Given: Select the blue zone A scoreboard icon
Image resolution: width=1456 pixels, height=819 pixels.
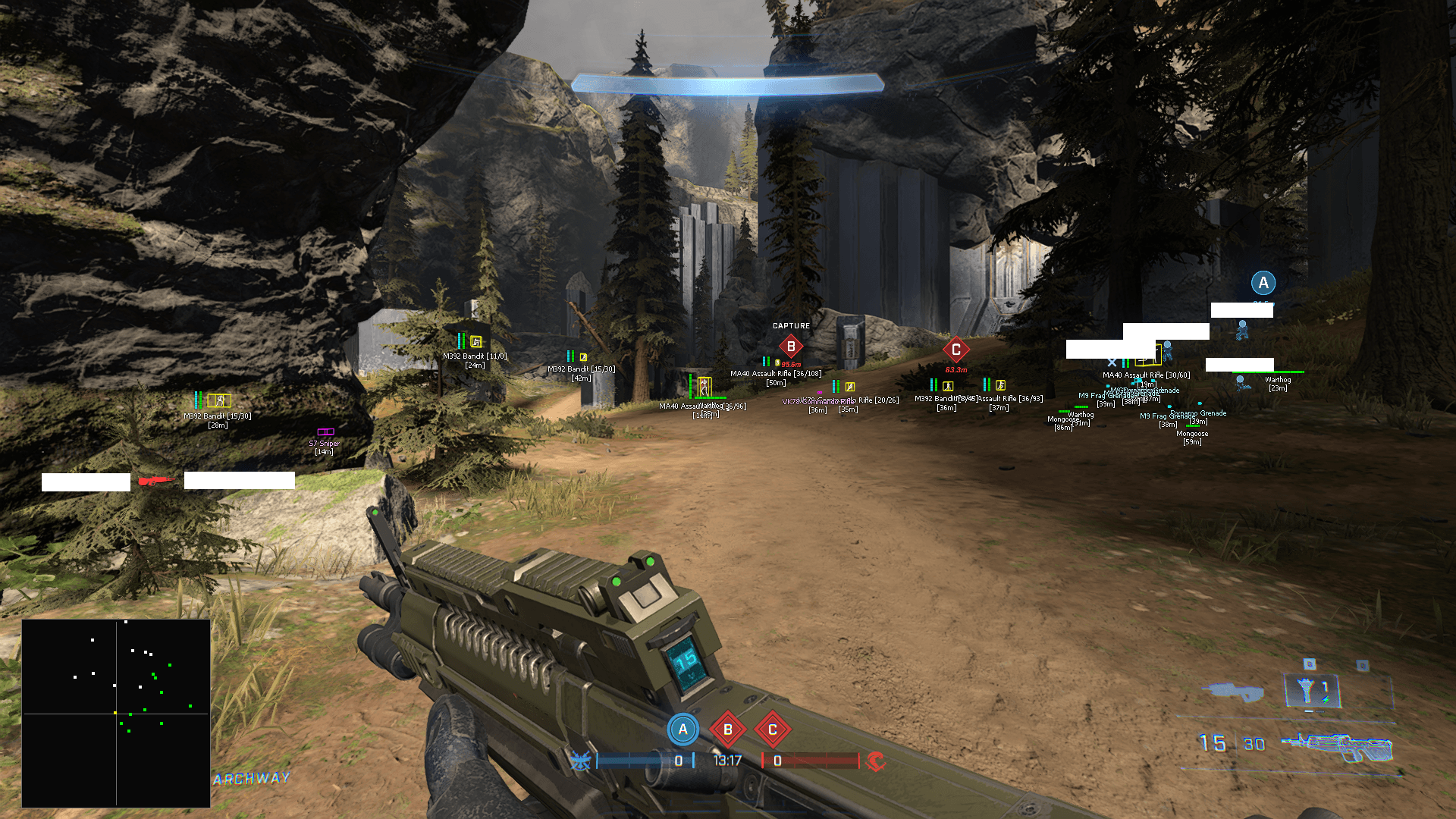Looking at the screenshot, I should (x=682, y=730).
